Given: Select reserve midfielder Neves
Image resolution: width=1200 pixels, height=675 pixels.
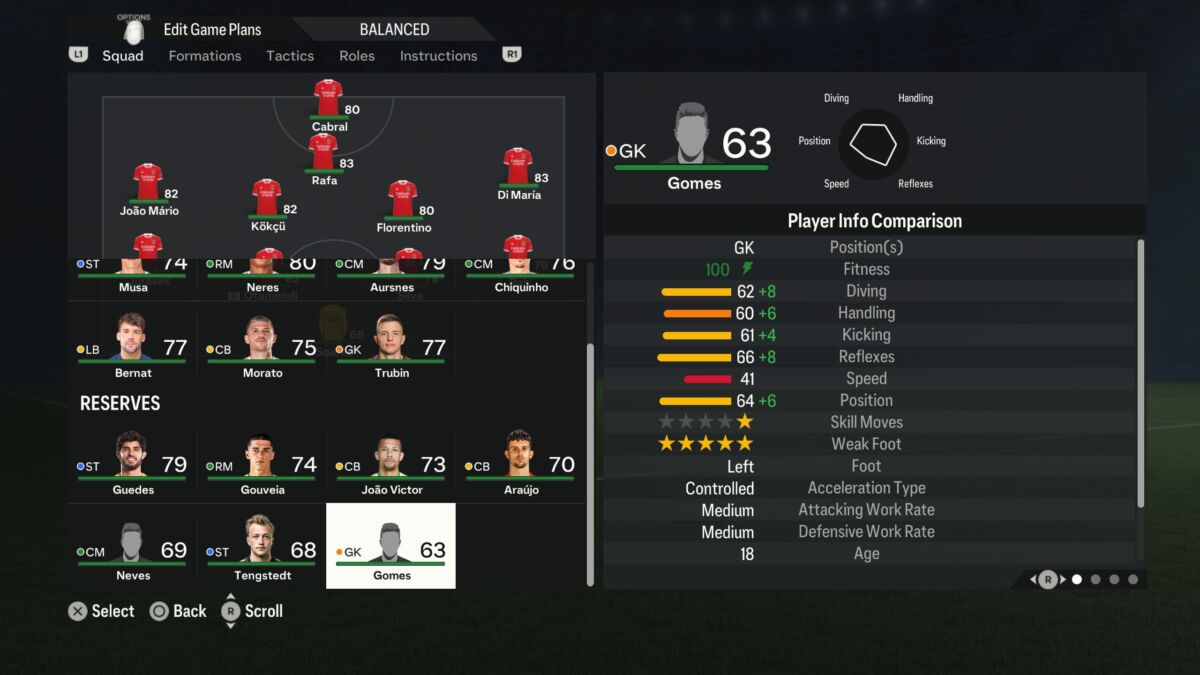Looking at the screenshot, I should click(132, 550).
